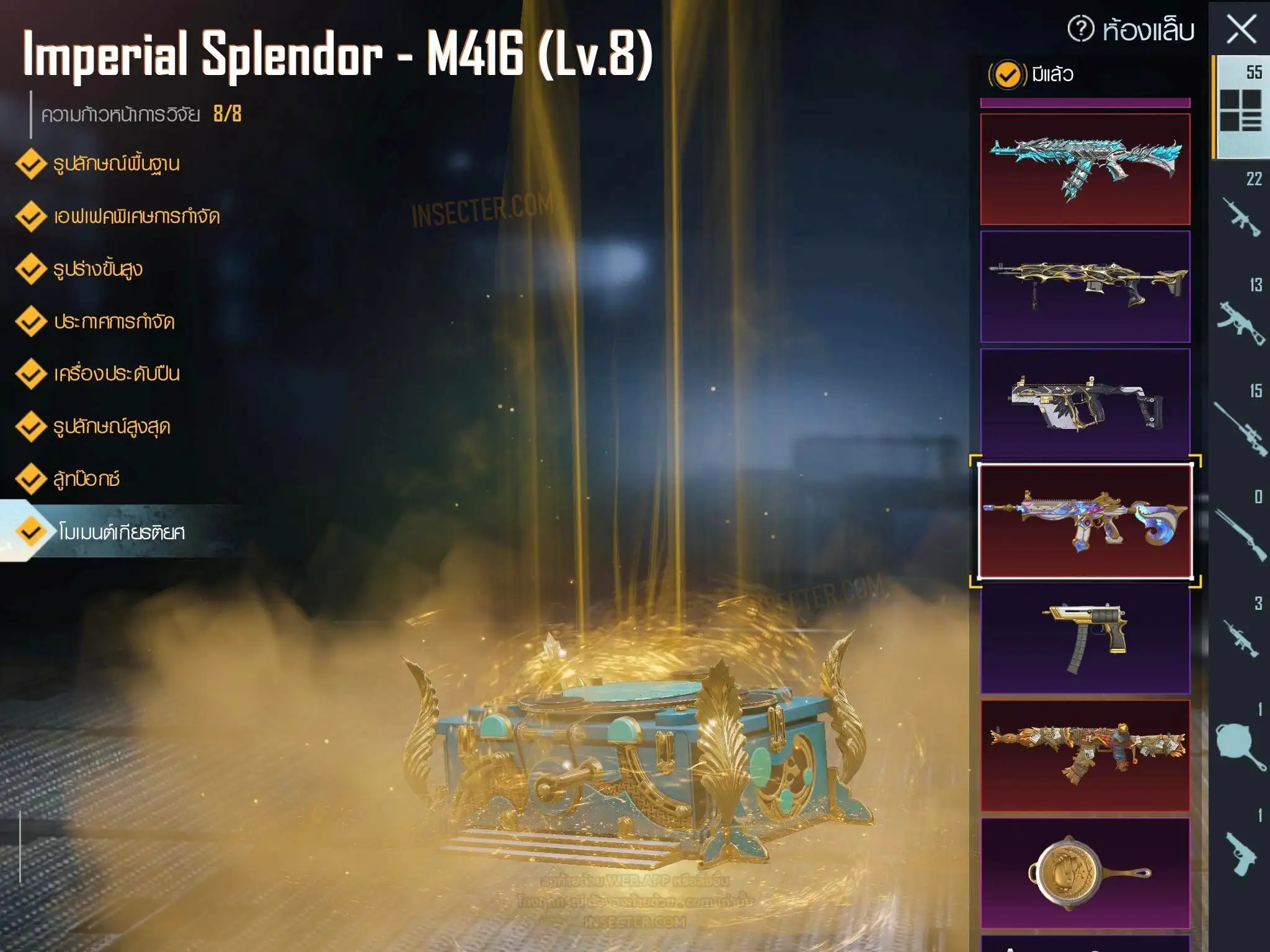The height and width of the screenshot is (952, 1270).
Task: Show ประกาศการกำจัด upgrade entry
Action: coord(113,322)
